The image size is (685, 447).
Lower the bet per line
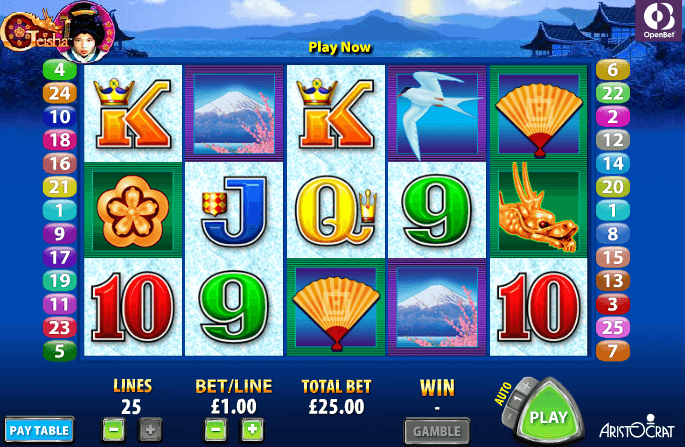213,431
